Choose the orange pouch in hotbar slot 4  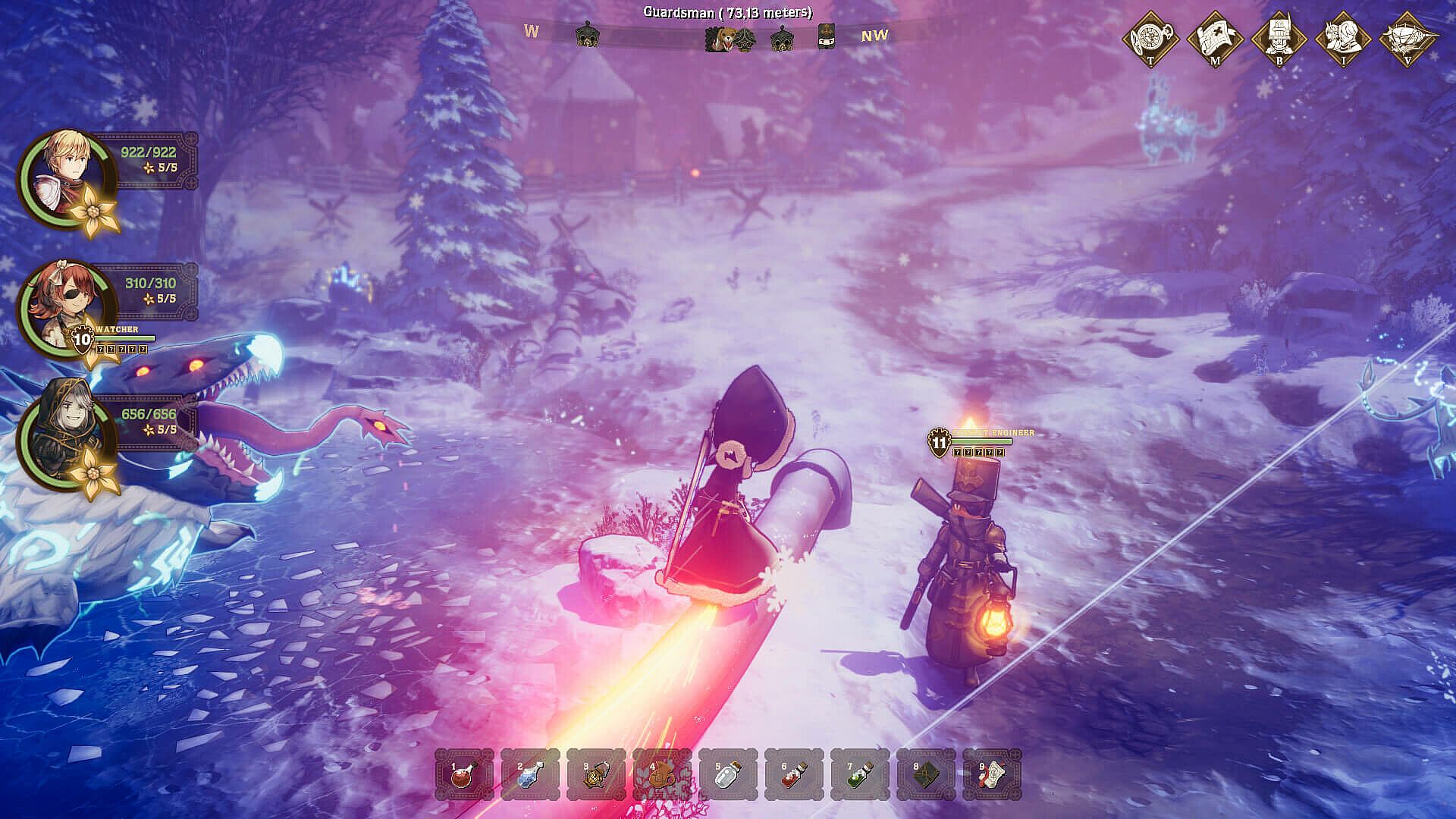click(662, 775)
